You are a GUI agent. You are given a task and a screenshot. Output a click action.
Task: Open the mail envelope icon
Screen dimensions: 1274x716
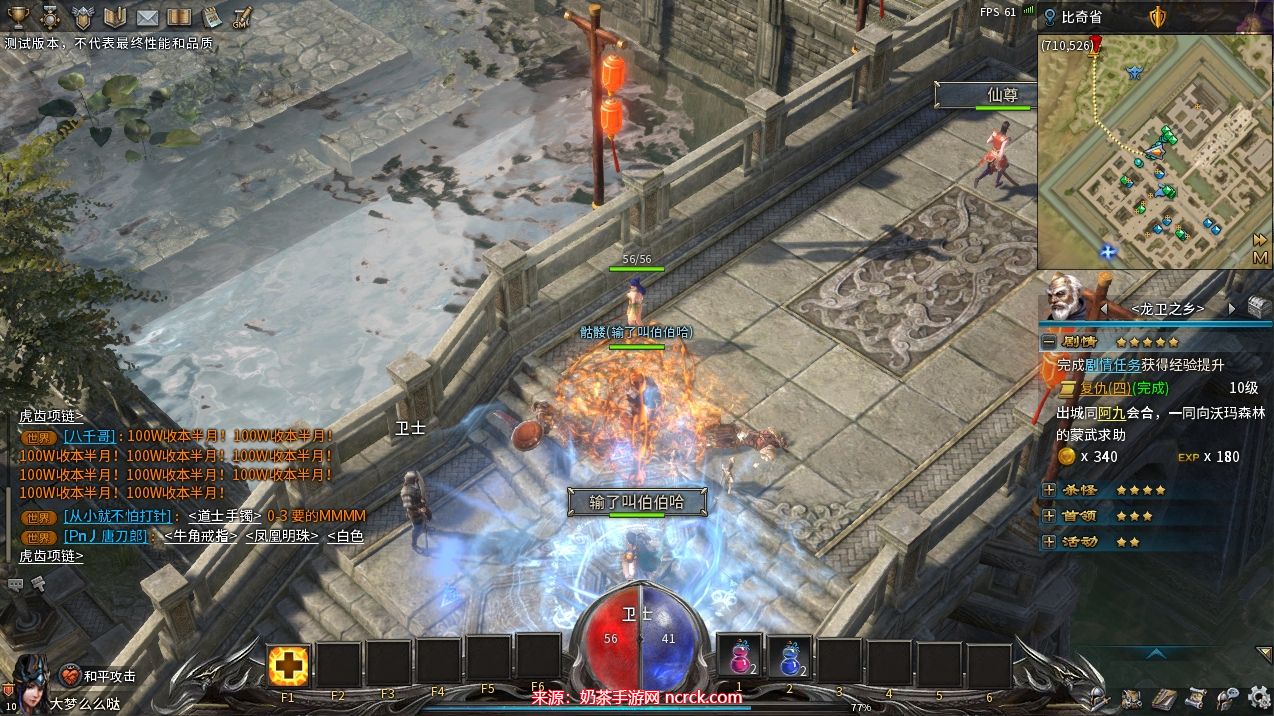click(147, 17)
